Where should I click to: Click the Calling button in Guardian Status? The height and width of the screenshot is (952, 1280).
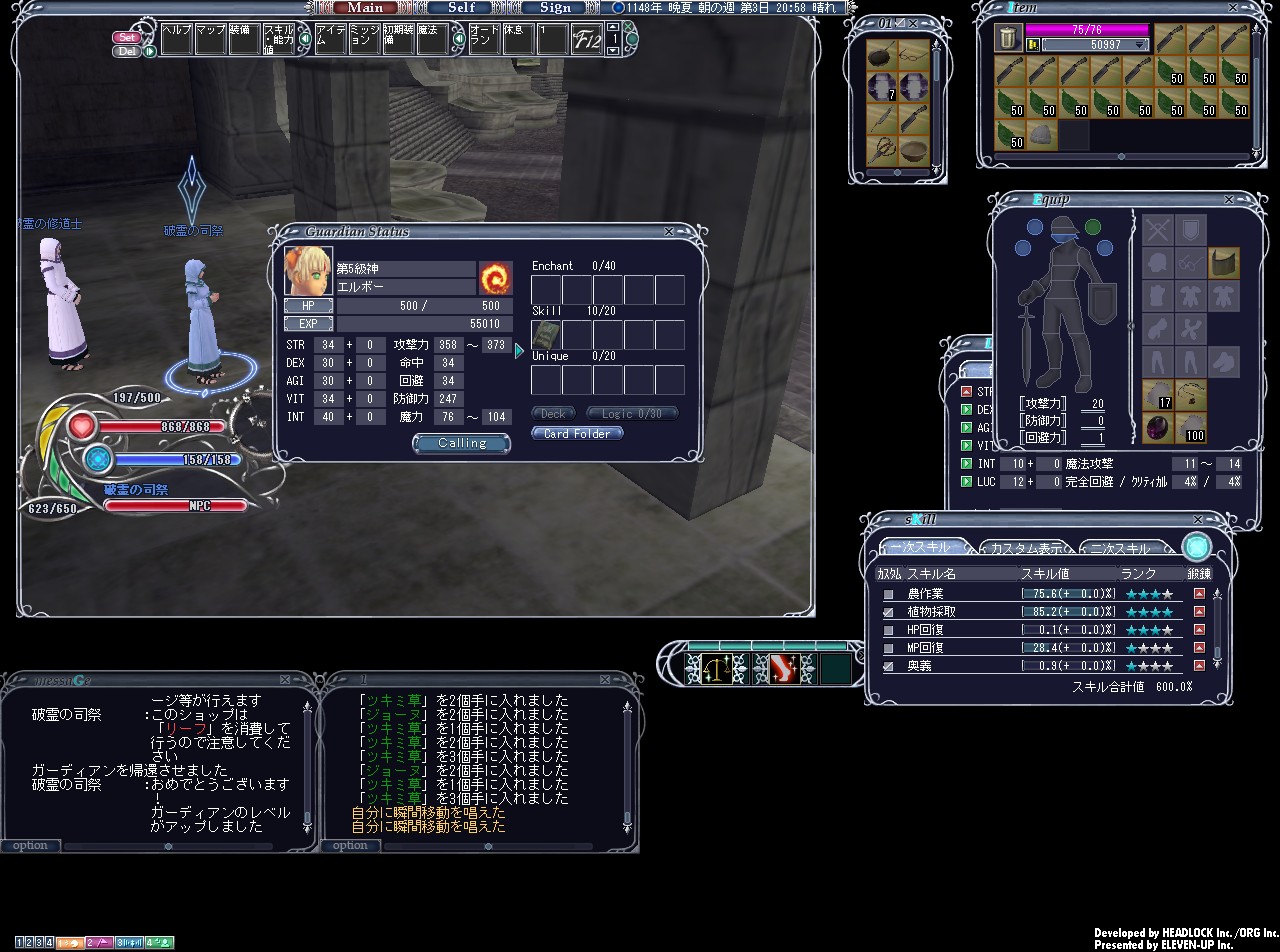point(461,443)
